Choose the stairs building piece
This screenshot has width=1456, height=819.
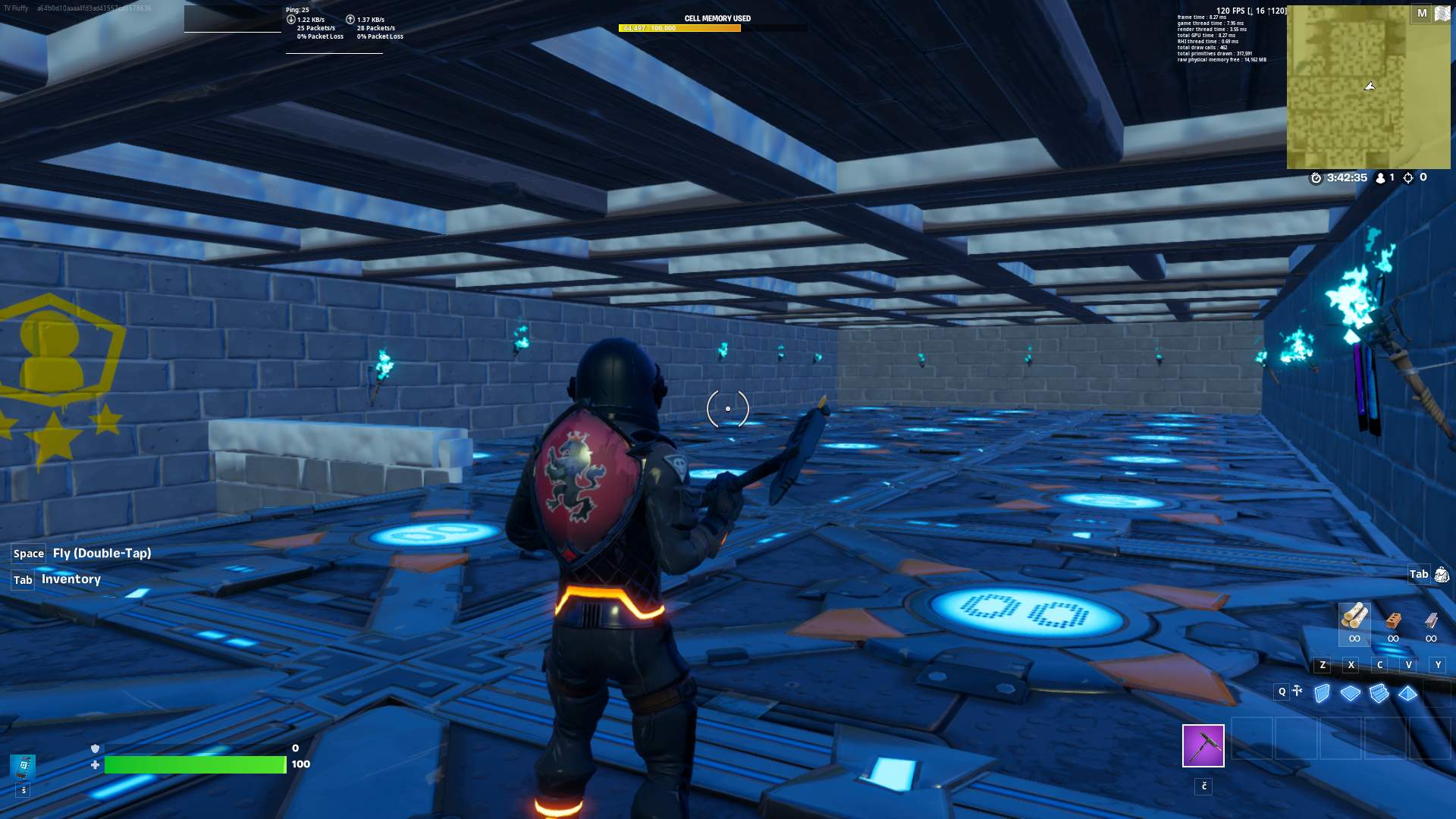(x=1379, y=693)
